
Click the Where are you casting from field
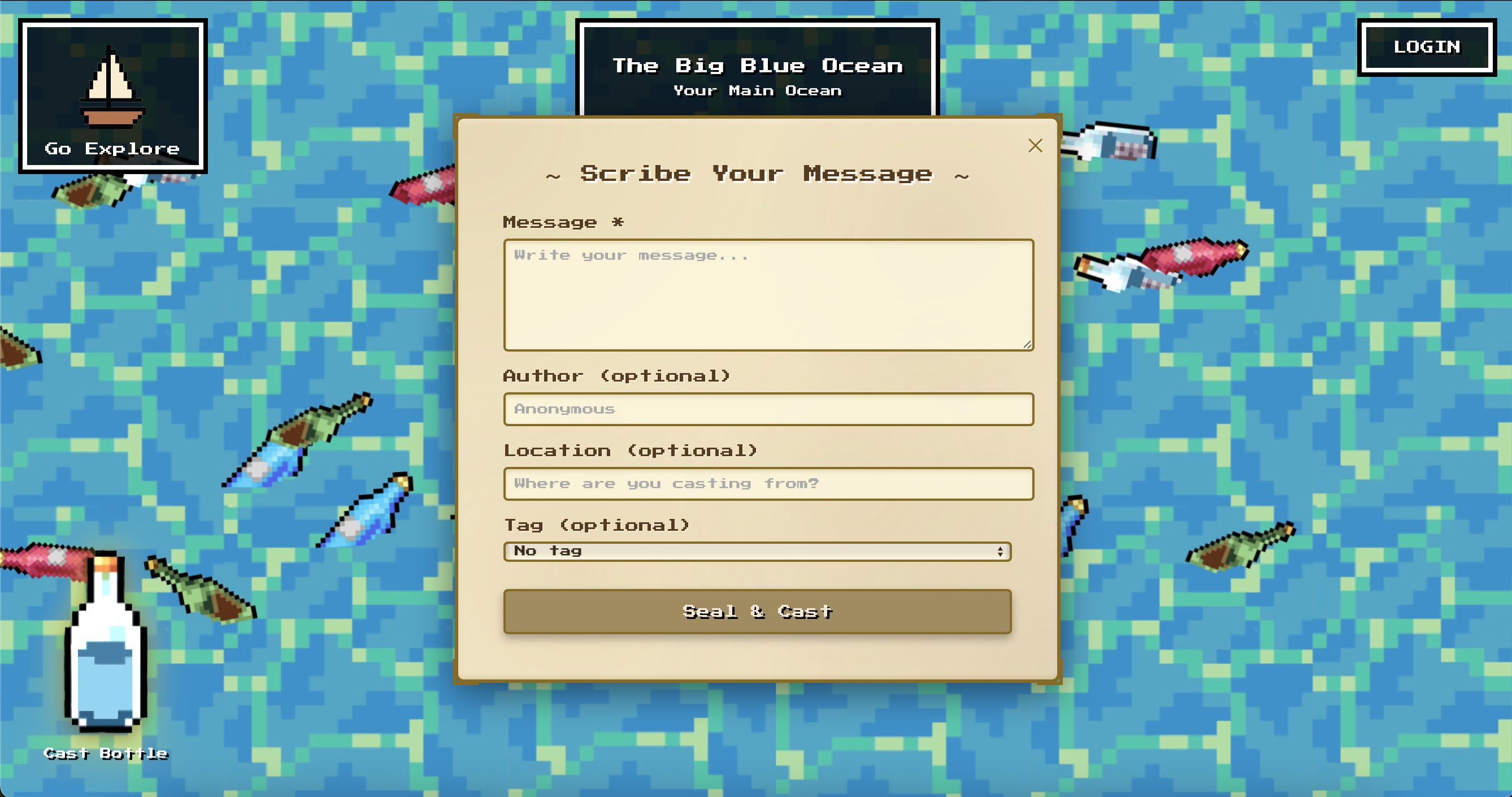click(767, 483)
